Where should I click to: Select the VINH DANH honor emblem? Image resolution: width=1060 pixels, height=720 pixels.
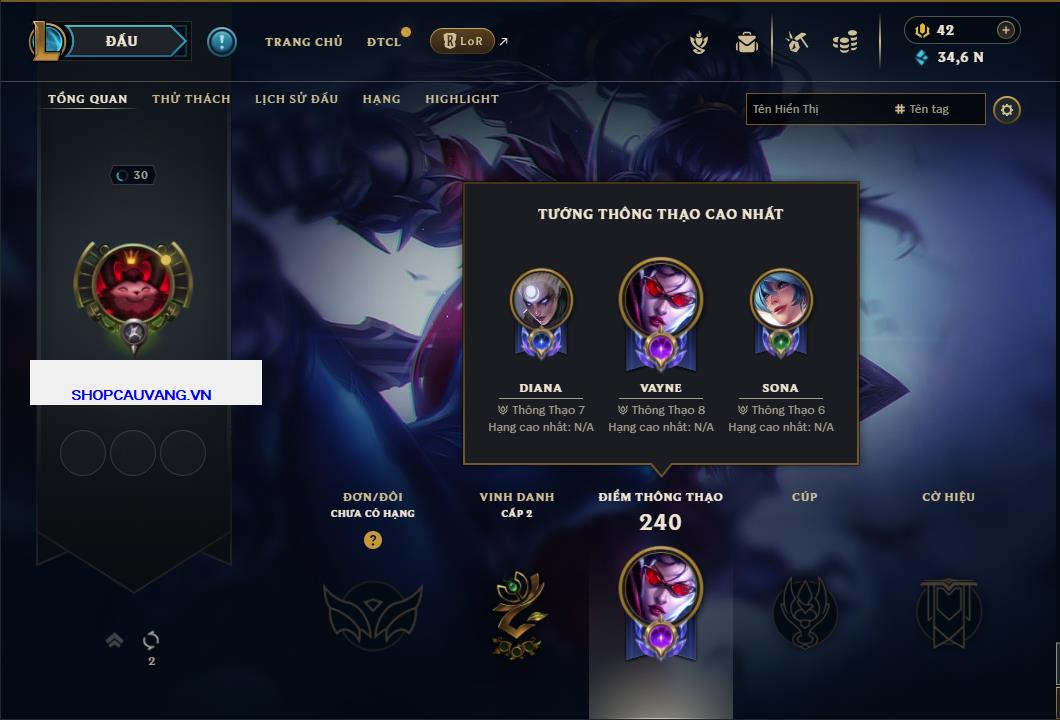(517, 612)
